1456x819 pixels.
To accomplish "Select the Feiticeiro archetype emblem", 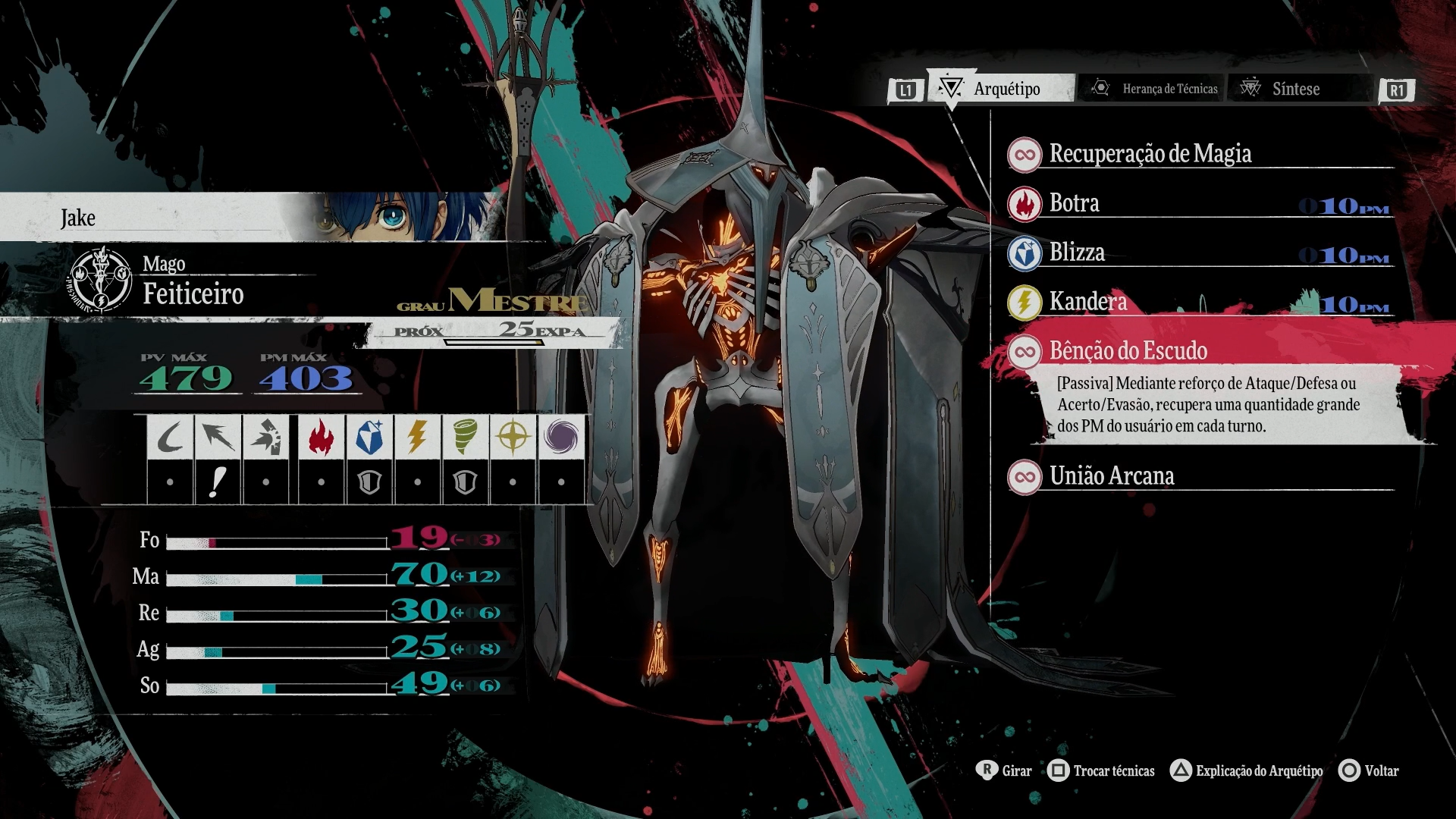I will 101,280.
